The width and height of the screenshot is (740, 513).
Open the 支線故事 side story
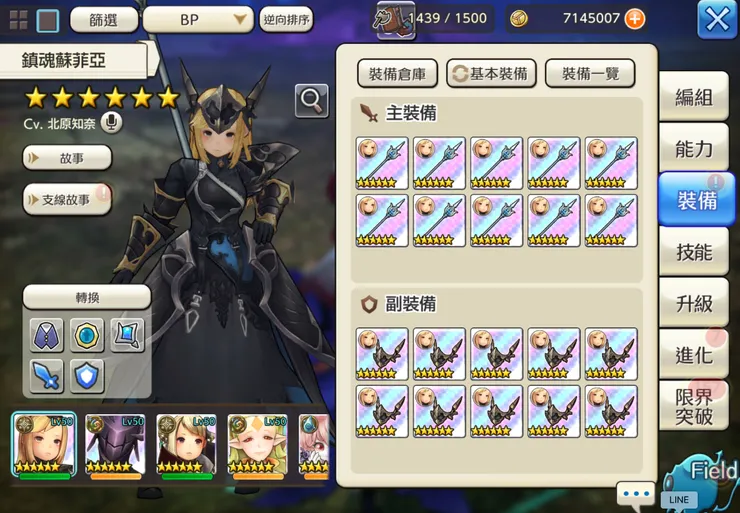(x=67, y=200)
